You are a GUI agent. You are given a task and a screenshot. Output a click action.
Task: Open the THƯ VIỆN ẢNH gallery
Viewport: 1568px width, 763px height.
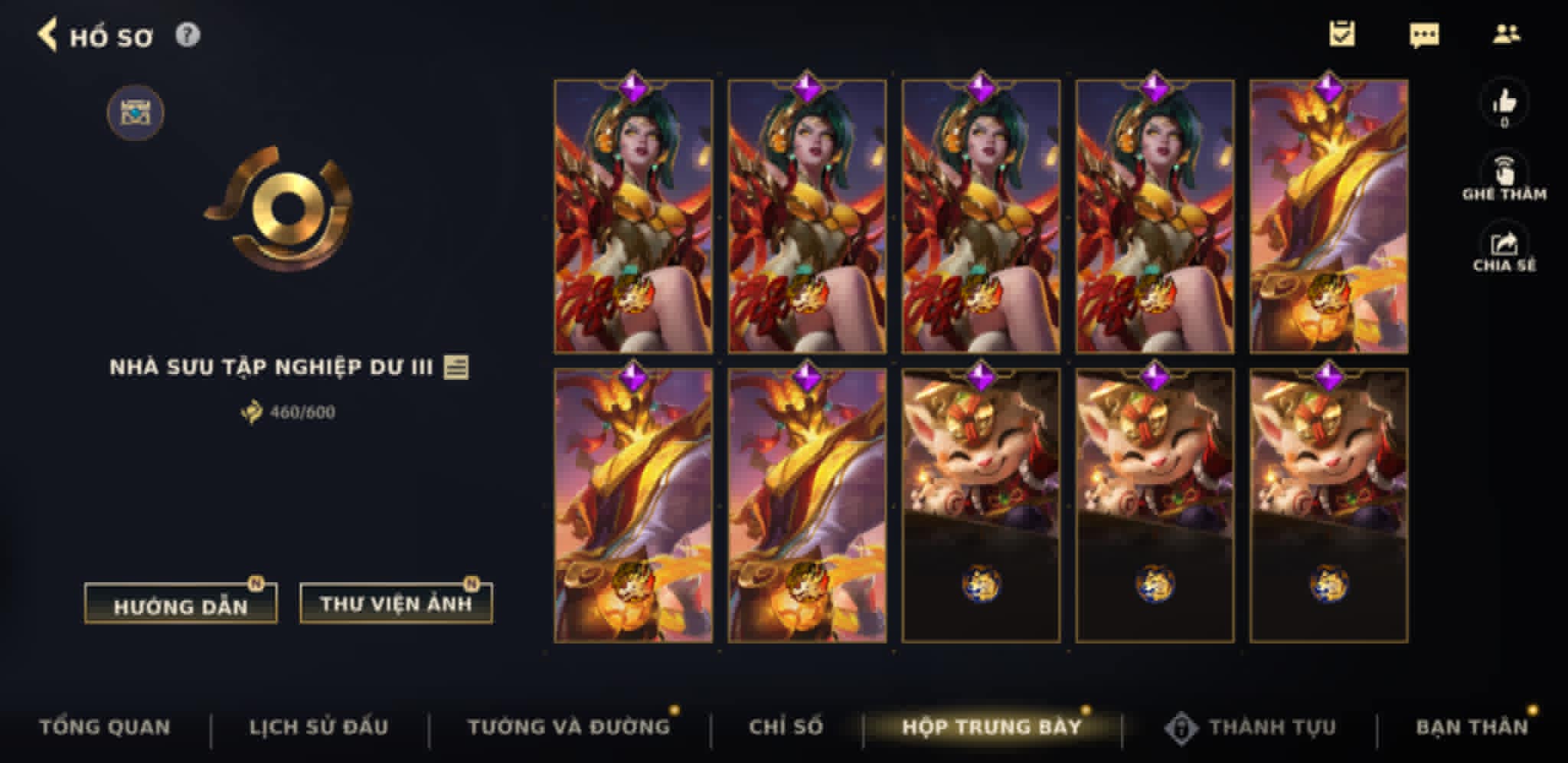coord(395,604)
